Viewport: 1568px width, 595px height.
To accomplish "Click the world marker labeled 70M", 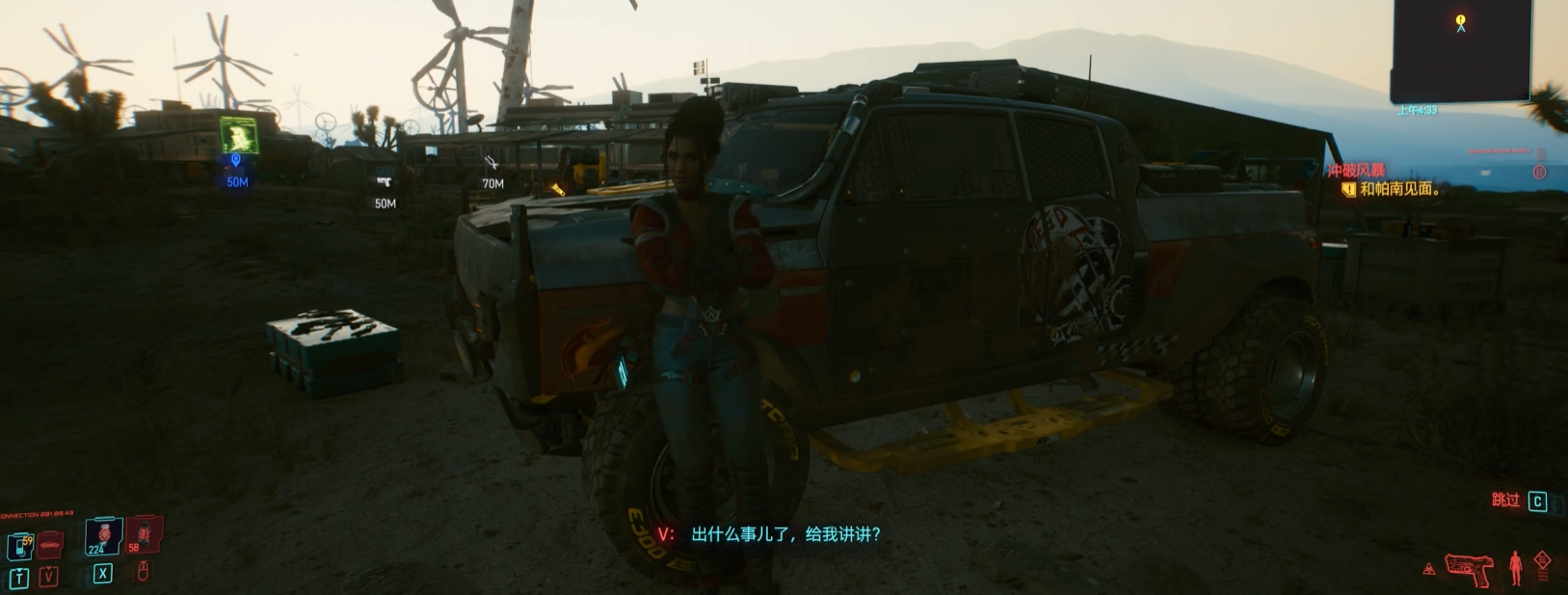I will click(x=492, y=162).
